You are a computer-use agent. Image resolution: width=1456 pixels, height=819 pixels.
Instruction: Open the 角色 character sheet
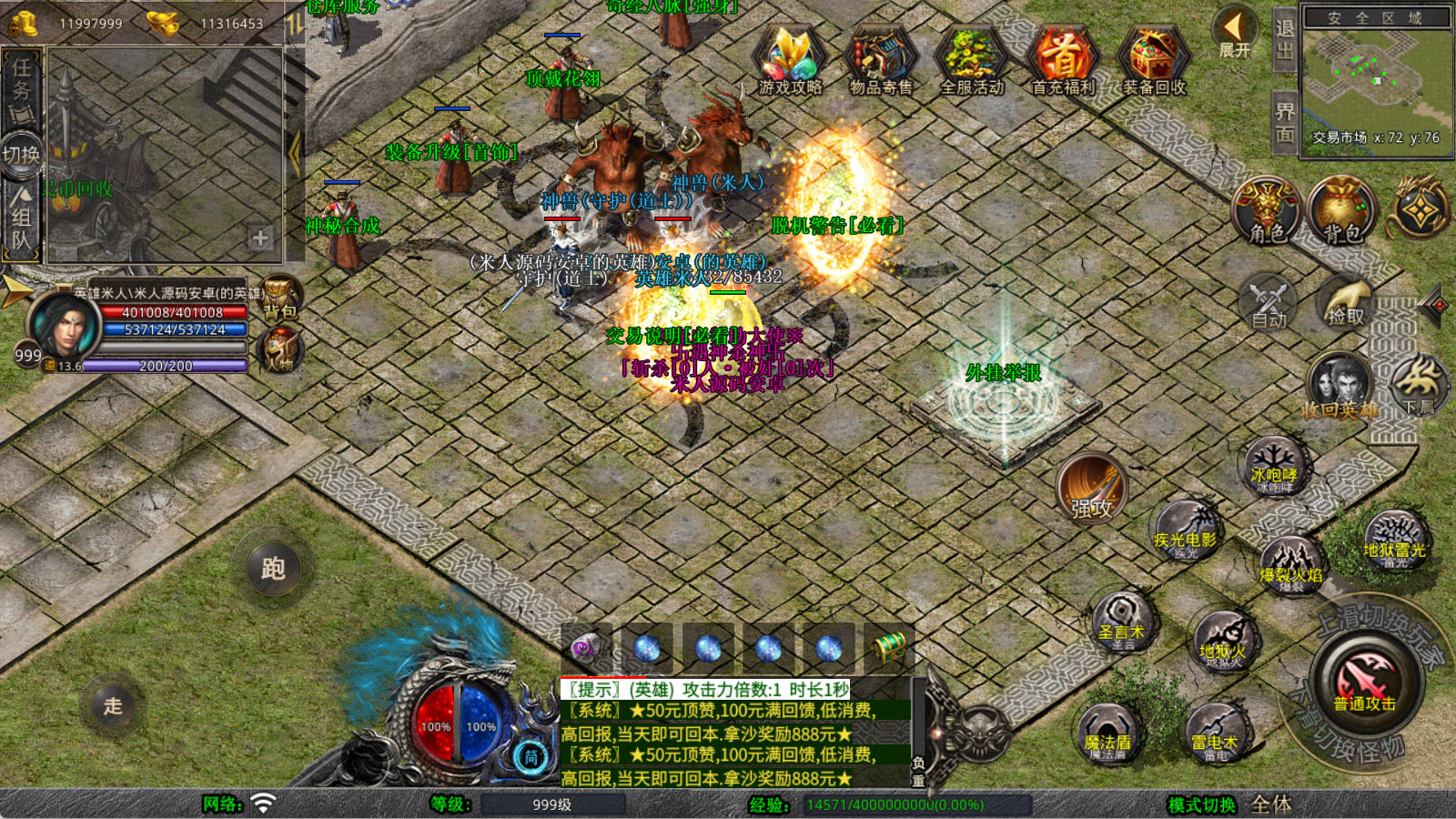pyautogui.click(x=1267, y=211)
